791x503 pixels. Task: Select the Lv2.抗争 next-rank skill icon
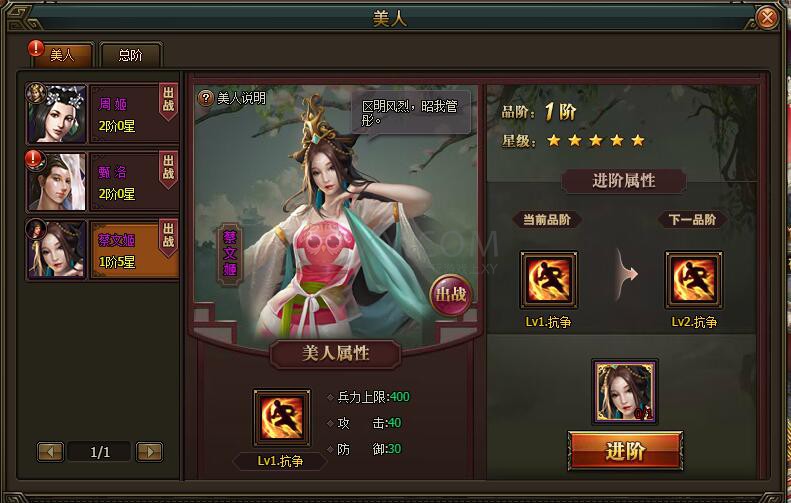coord(694,280)
